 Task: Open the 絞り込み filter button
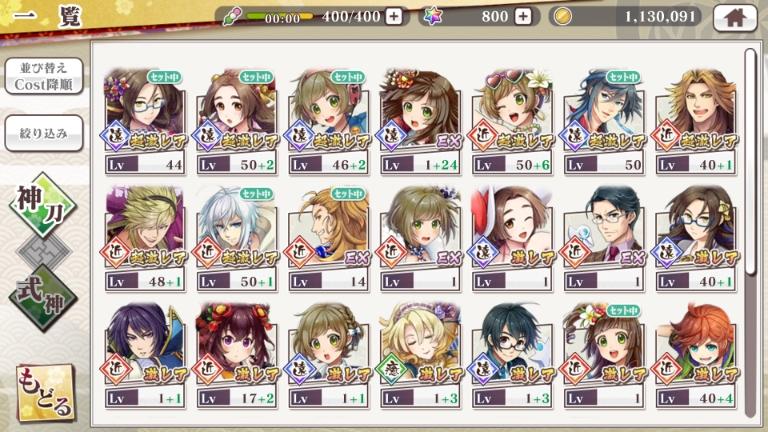point(43,134)
